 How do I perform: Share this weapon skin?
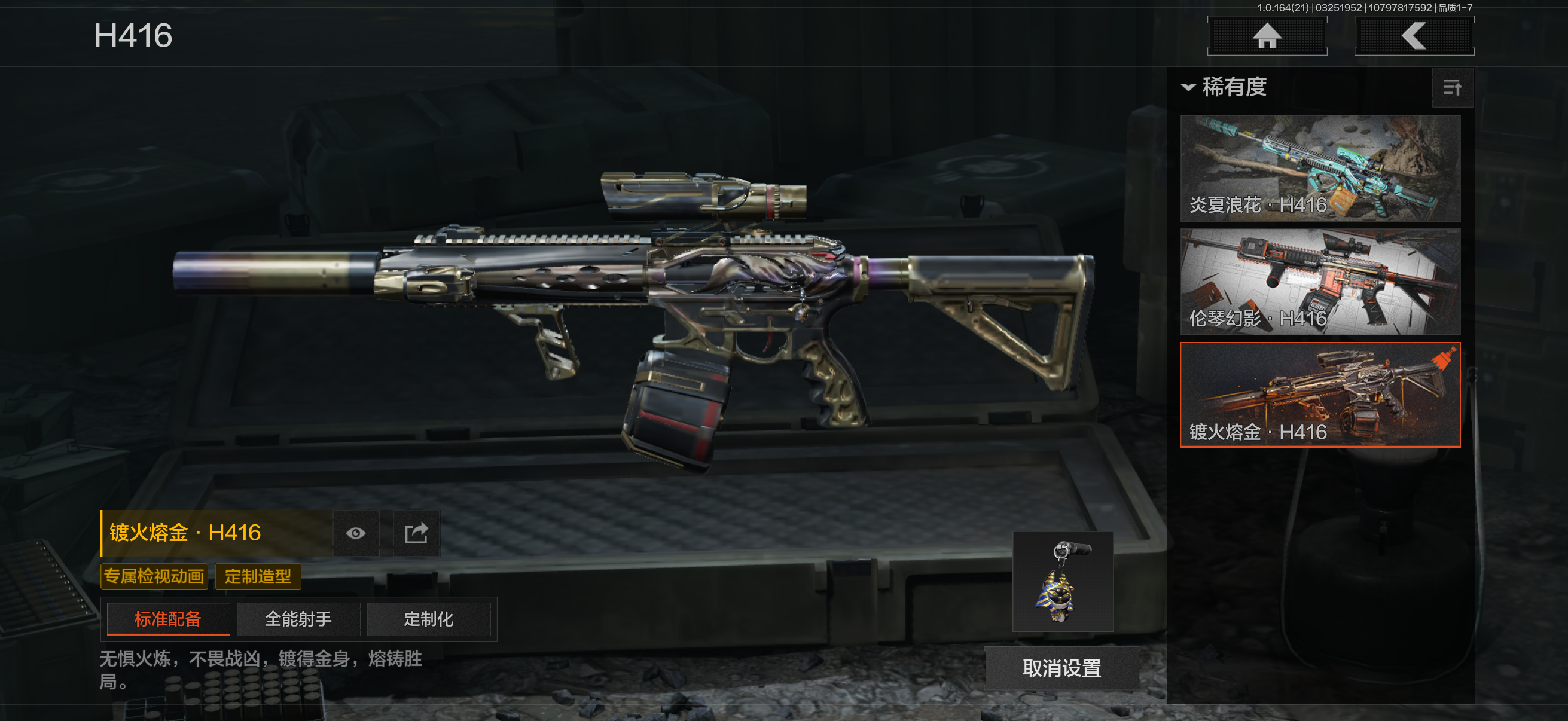coord(416,534)
